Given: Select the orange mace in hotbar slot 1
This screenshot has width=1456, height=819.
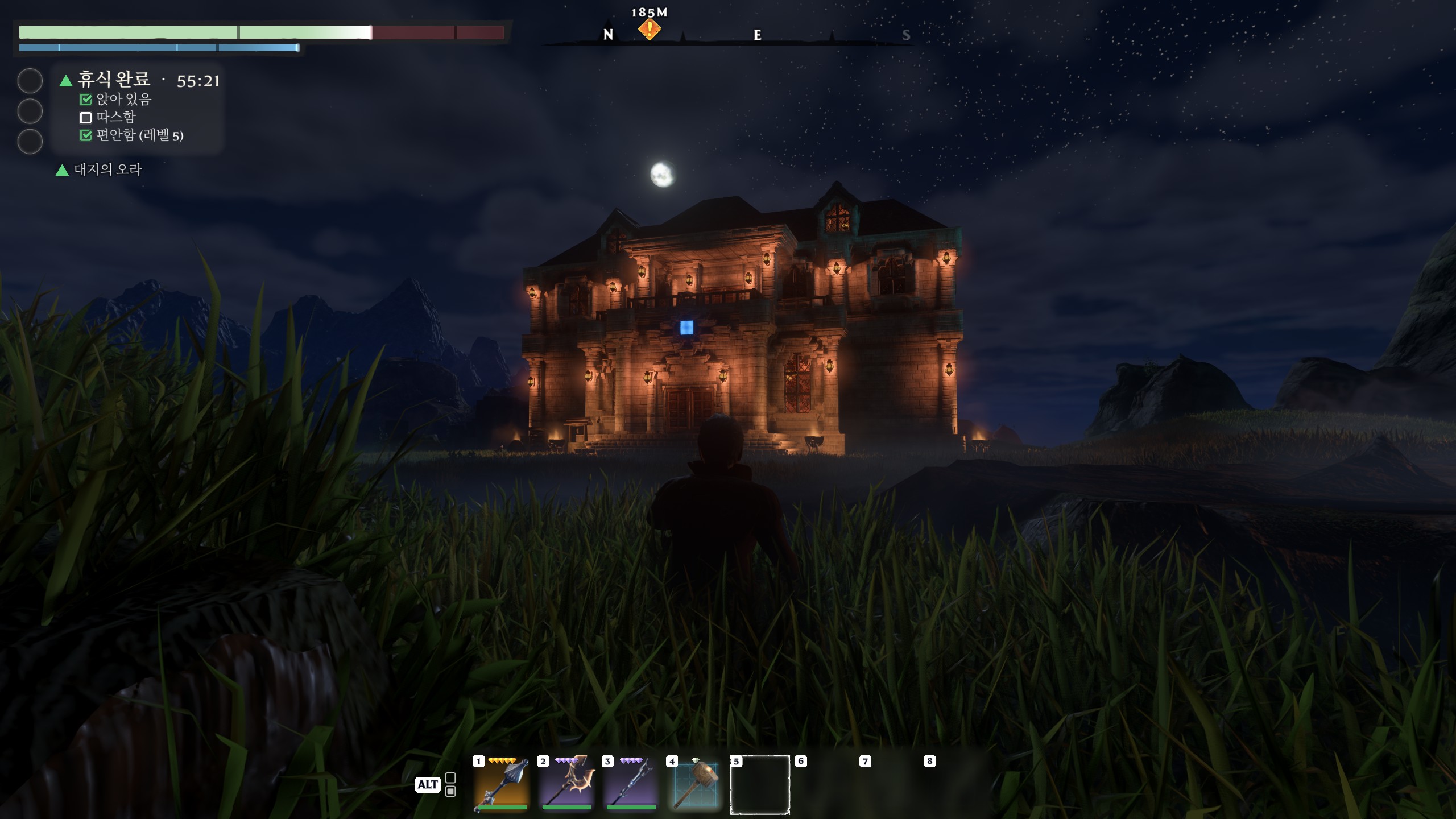Looking at the screenshot, I should [502, 785].
